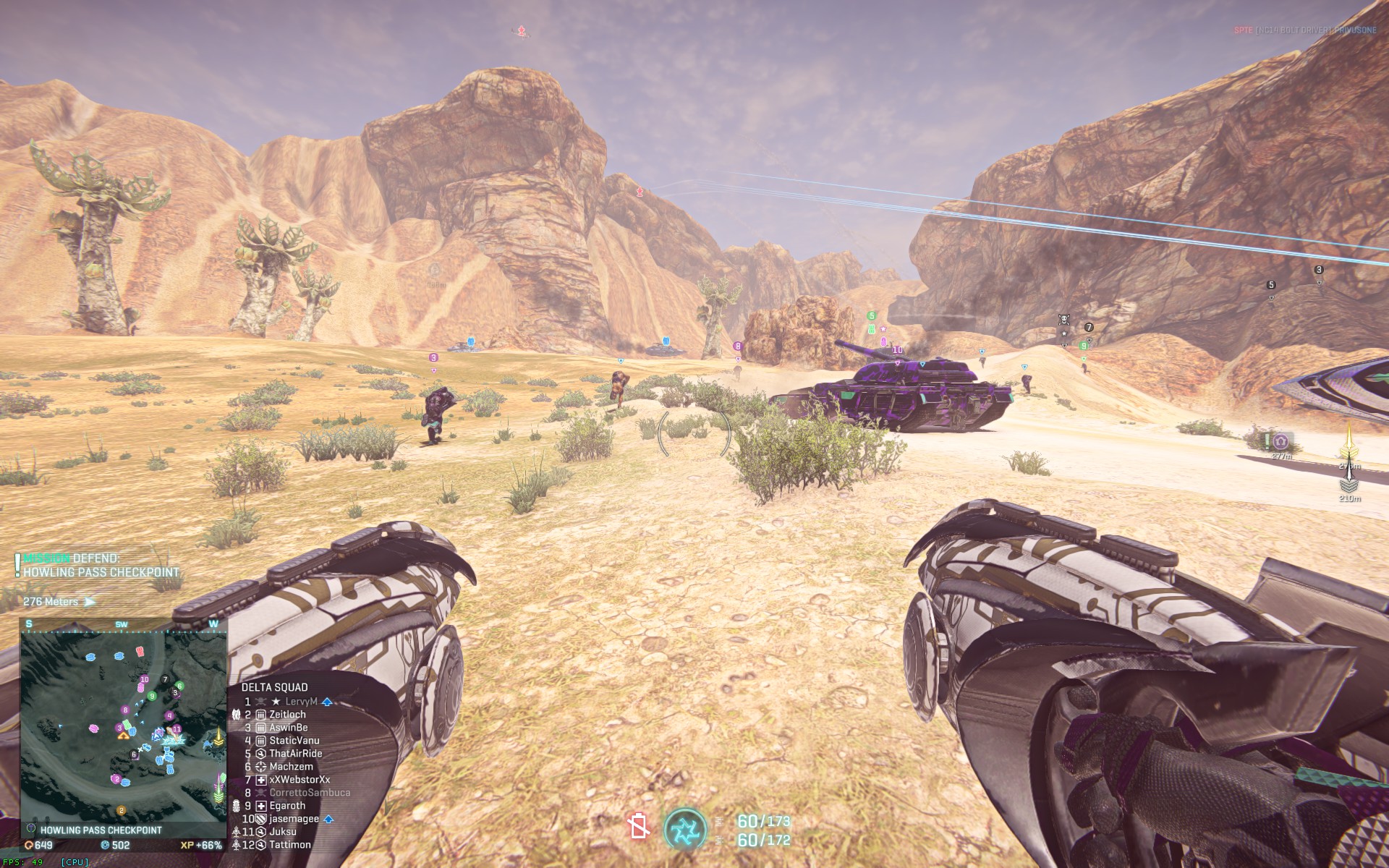Choose Machzem in the squad list

(x=291, y=767)
